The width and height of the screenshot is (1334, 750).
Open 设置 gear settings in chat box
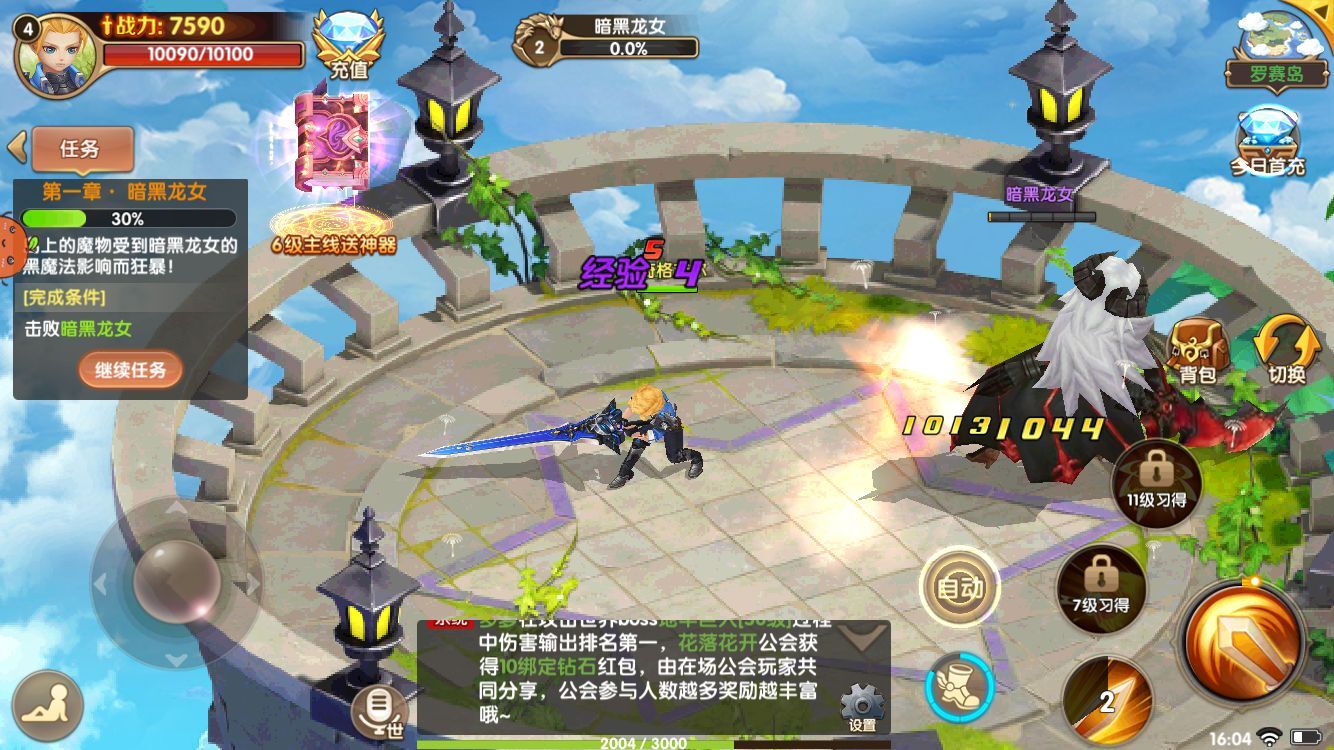pos(862,708)
